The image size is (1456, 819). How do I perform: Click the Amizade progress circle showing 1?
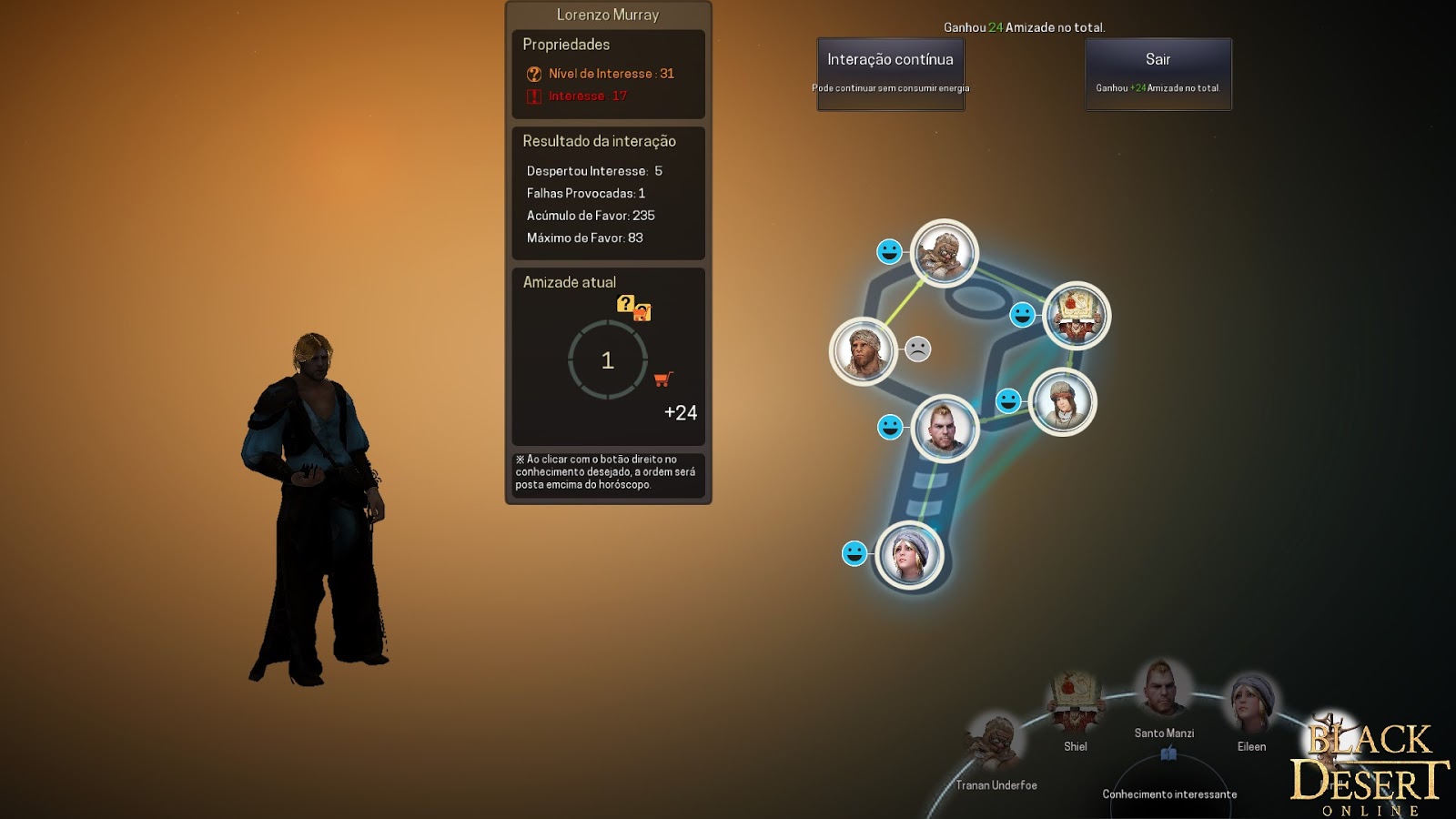pyautogui.click(x=607, y=360)
